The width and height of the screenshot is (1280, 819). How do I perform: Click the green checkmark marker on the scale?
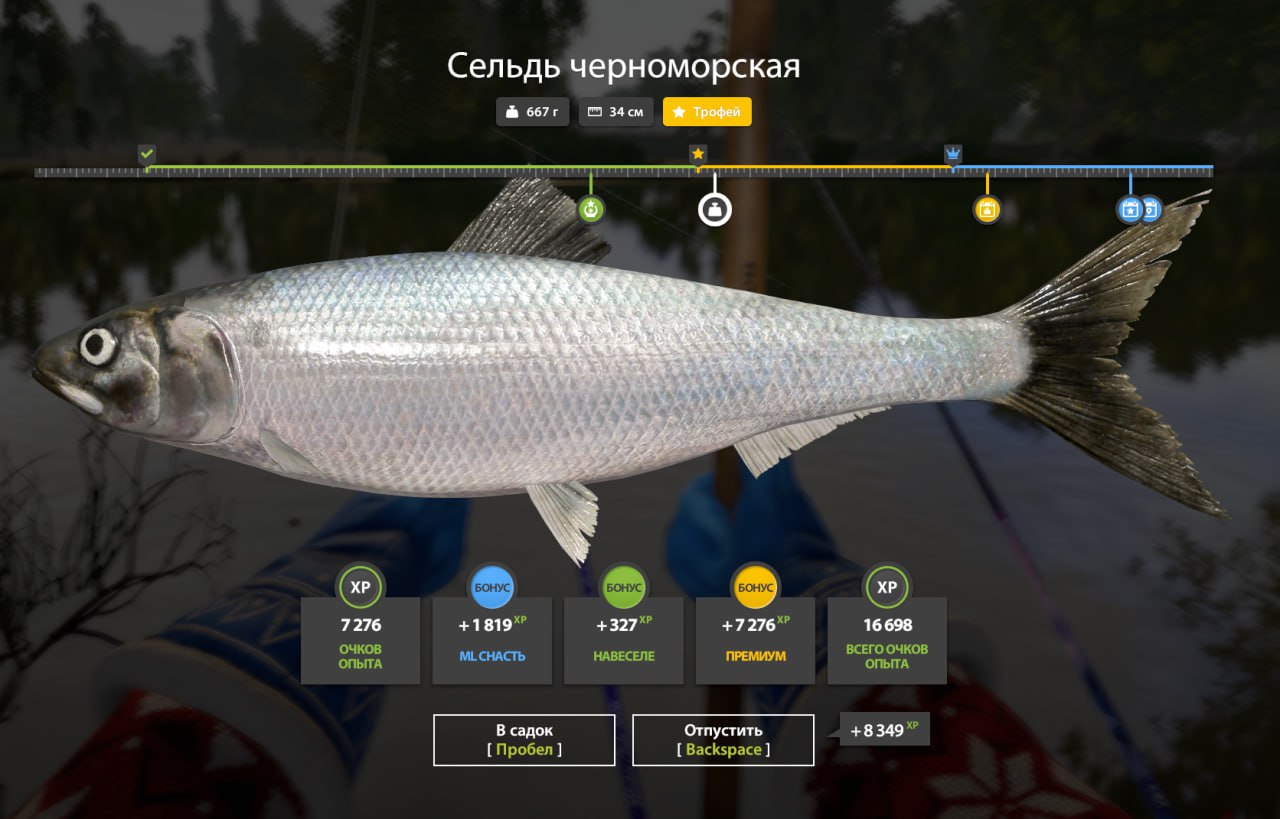[148, 155]
